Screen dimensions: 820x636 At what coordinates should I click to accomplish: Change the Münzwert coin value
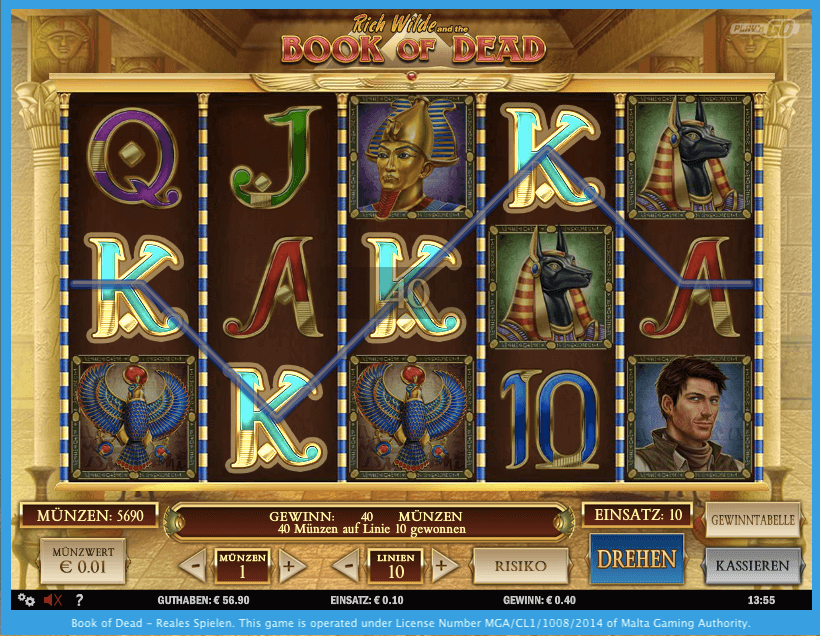pyautogui.click(x=83, y=562)
